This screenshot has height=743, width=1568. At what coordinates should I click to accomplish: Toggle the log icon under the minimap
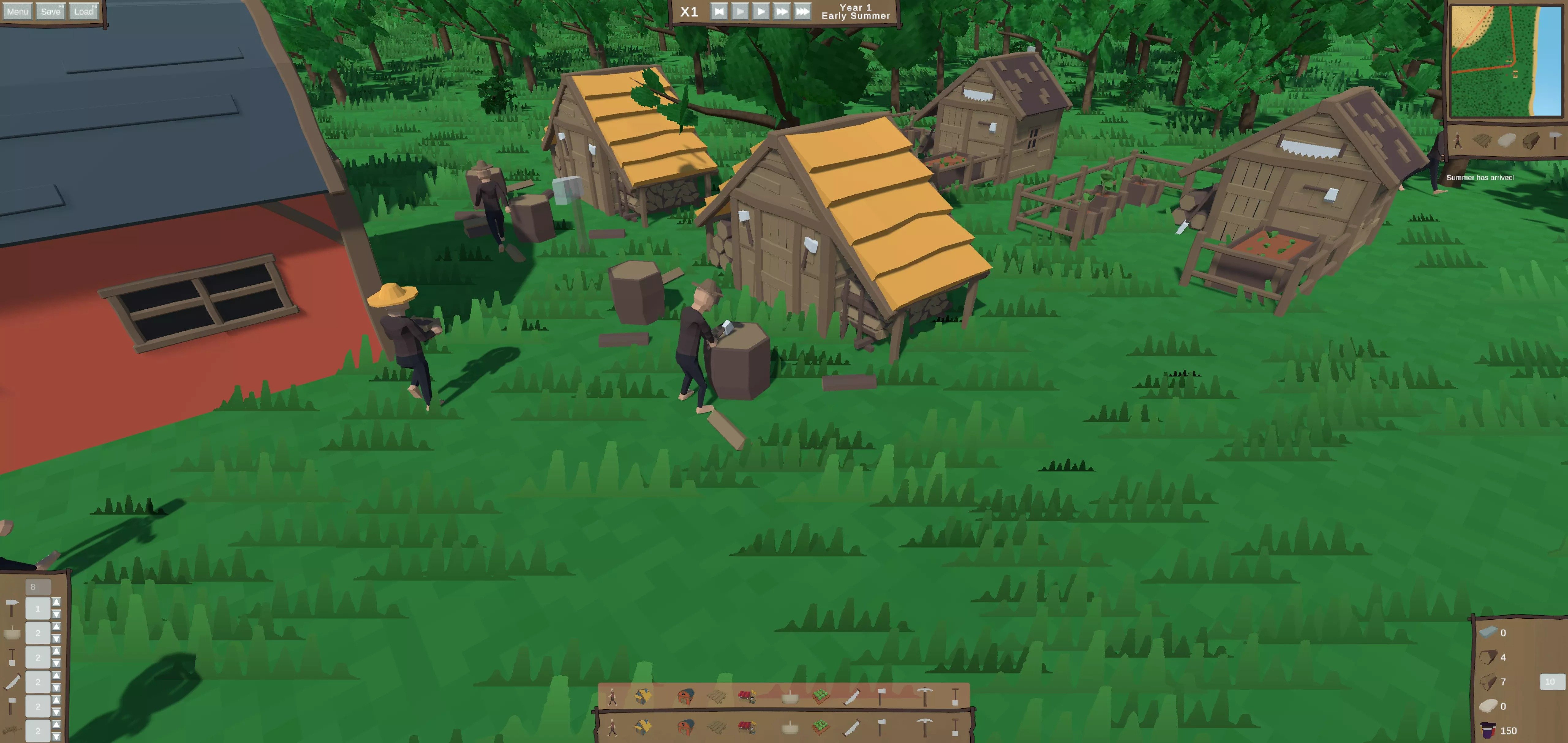pyautogui.click(x=1530, y=141)
